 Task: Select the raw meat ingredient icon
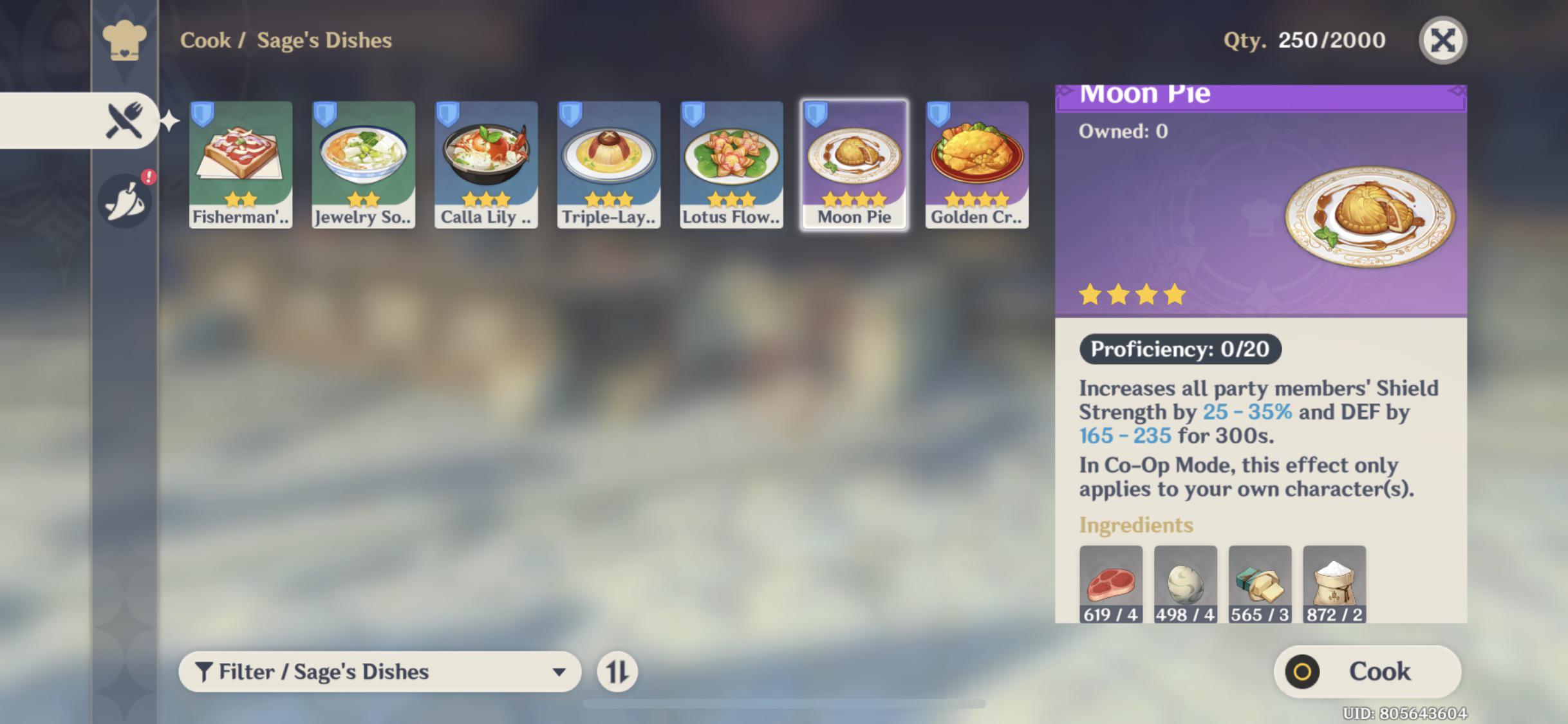1112,582
